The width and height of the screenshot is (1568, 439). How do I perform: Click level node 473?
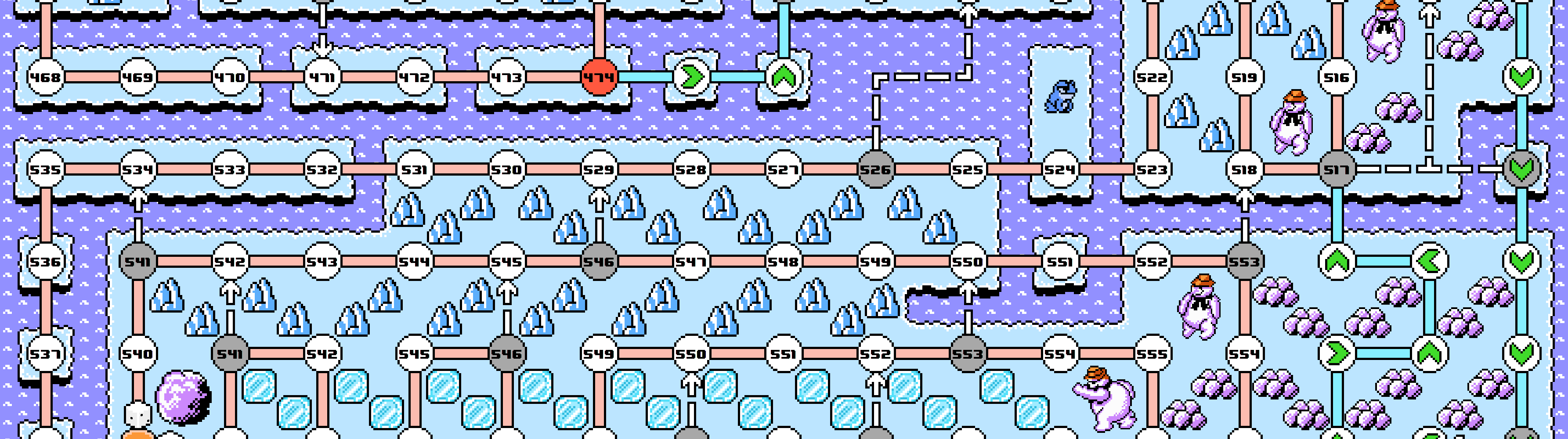pos(506,77)
